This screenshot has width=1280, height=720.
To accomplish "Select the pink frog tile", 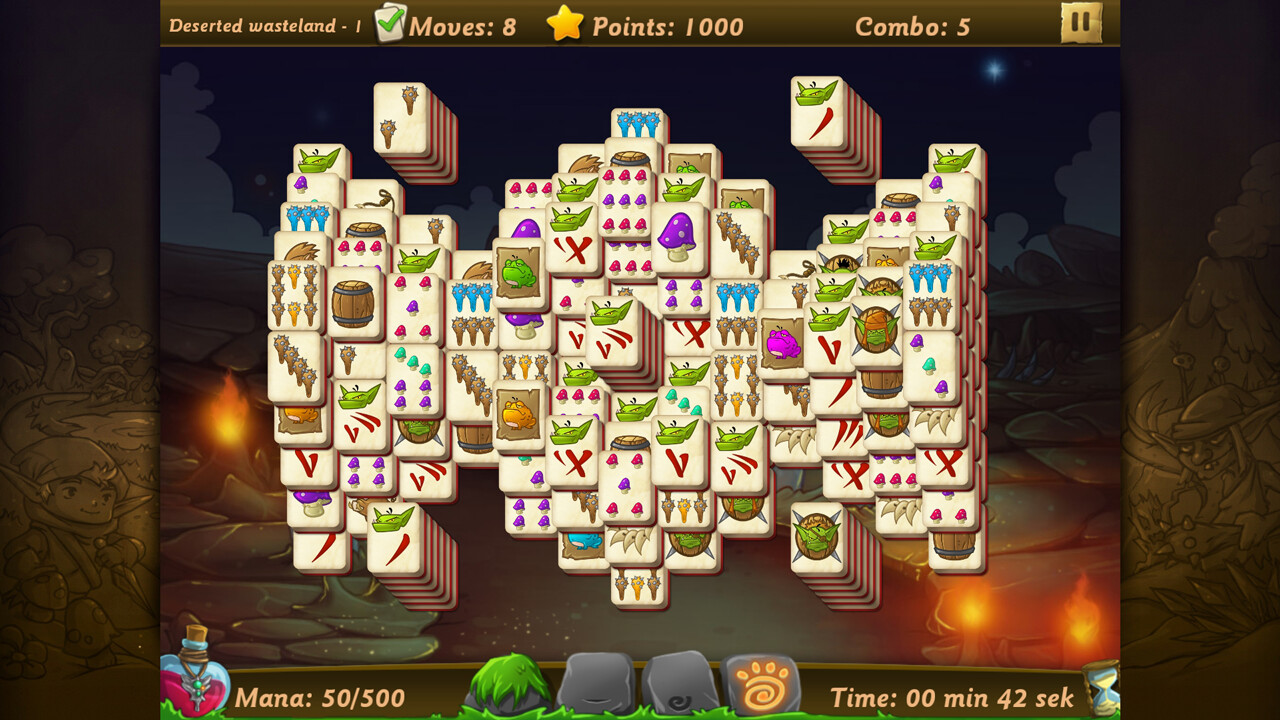I will (x=781, y=344).
